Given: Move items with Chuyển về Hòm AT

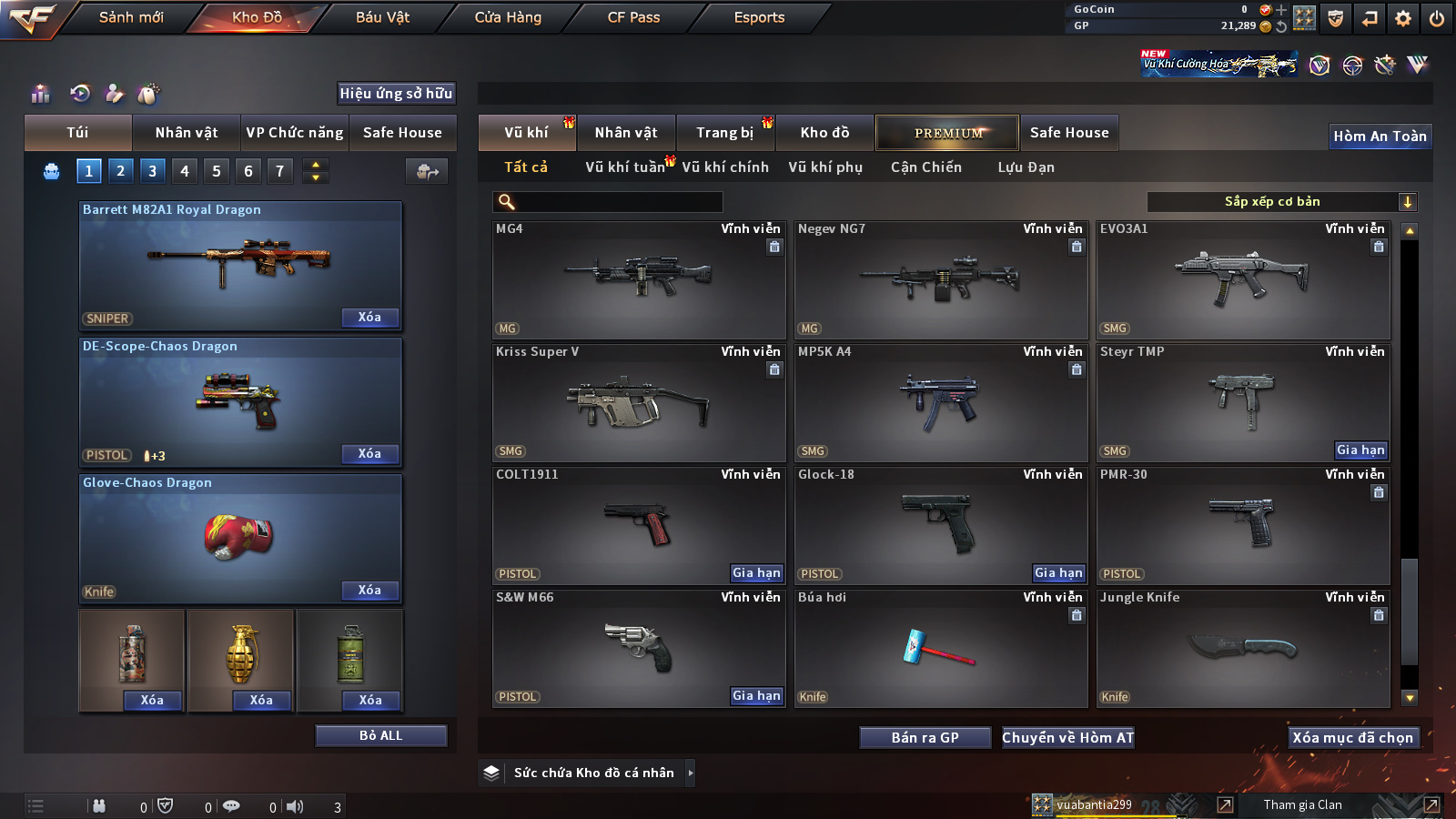Looking at the screenshot, I should tap(1067, 738).
